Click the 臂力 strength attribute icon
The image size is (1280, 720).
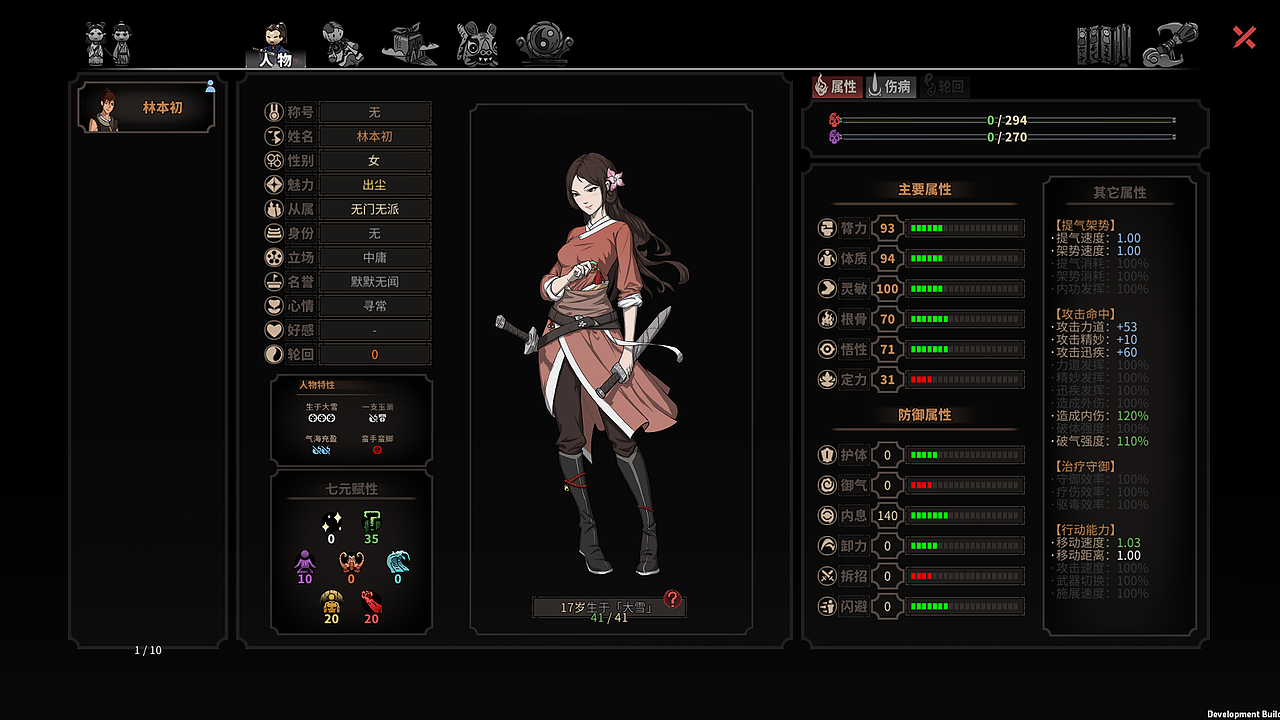click(x=827, y=228)
